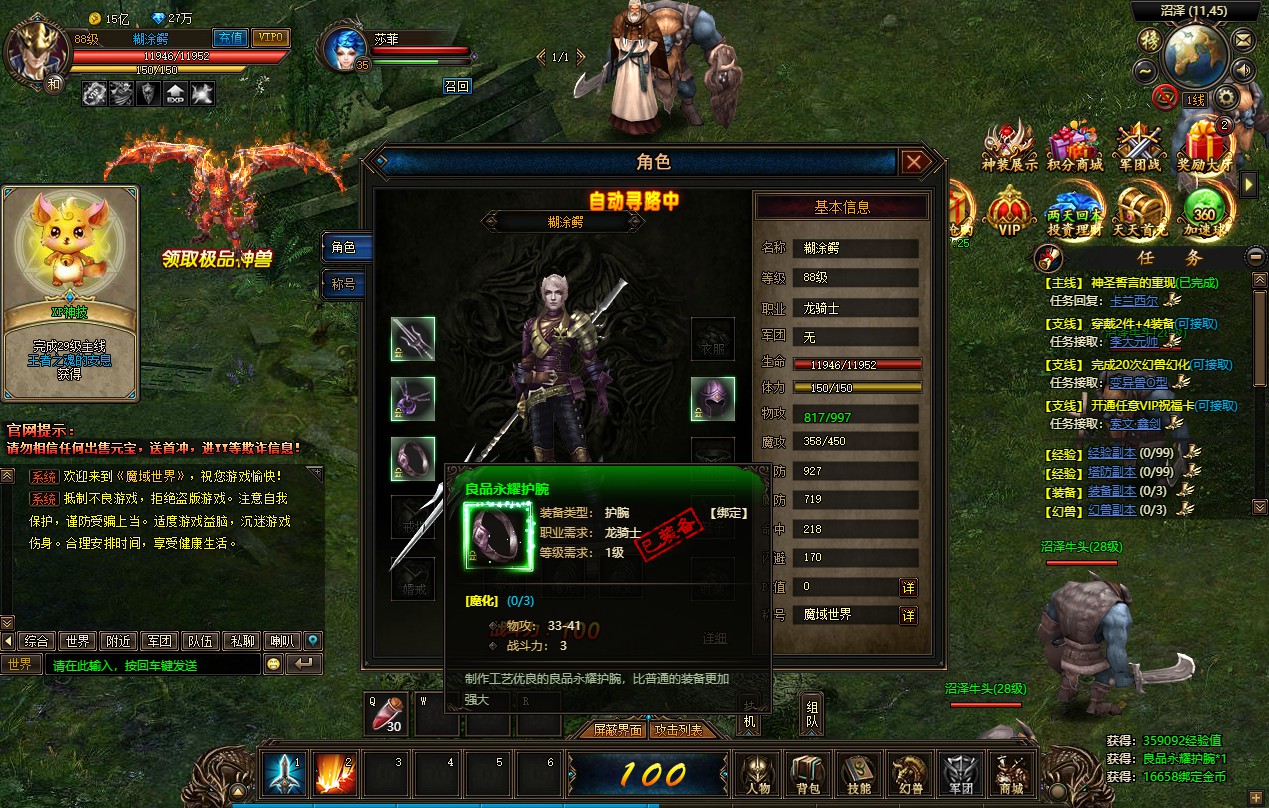Open the 攻击列表 attack list

679,730
